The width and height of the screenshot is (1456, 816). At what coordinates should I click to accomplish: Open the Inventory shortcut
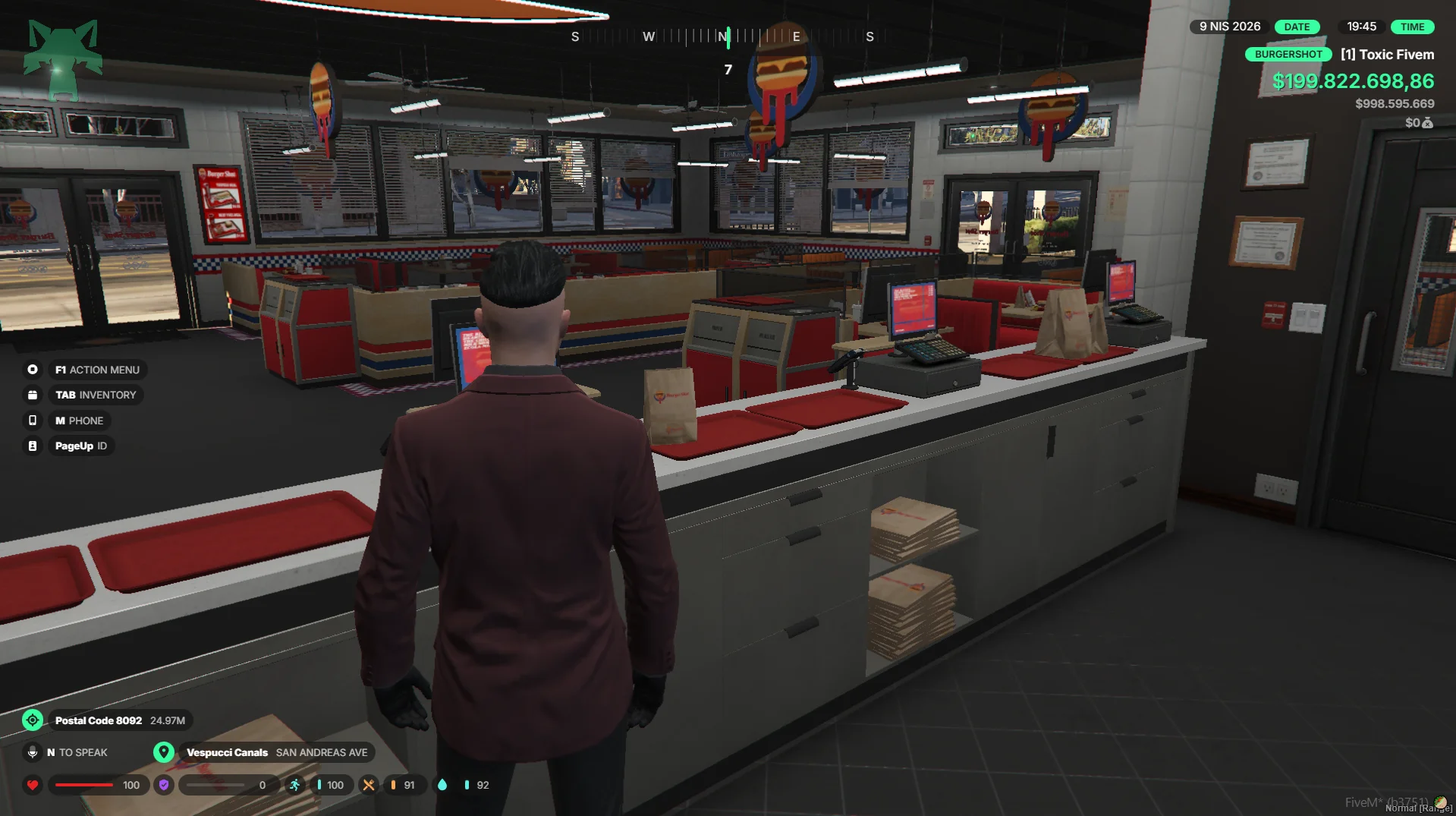95,395
